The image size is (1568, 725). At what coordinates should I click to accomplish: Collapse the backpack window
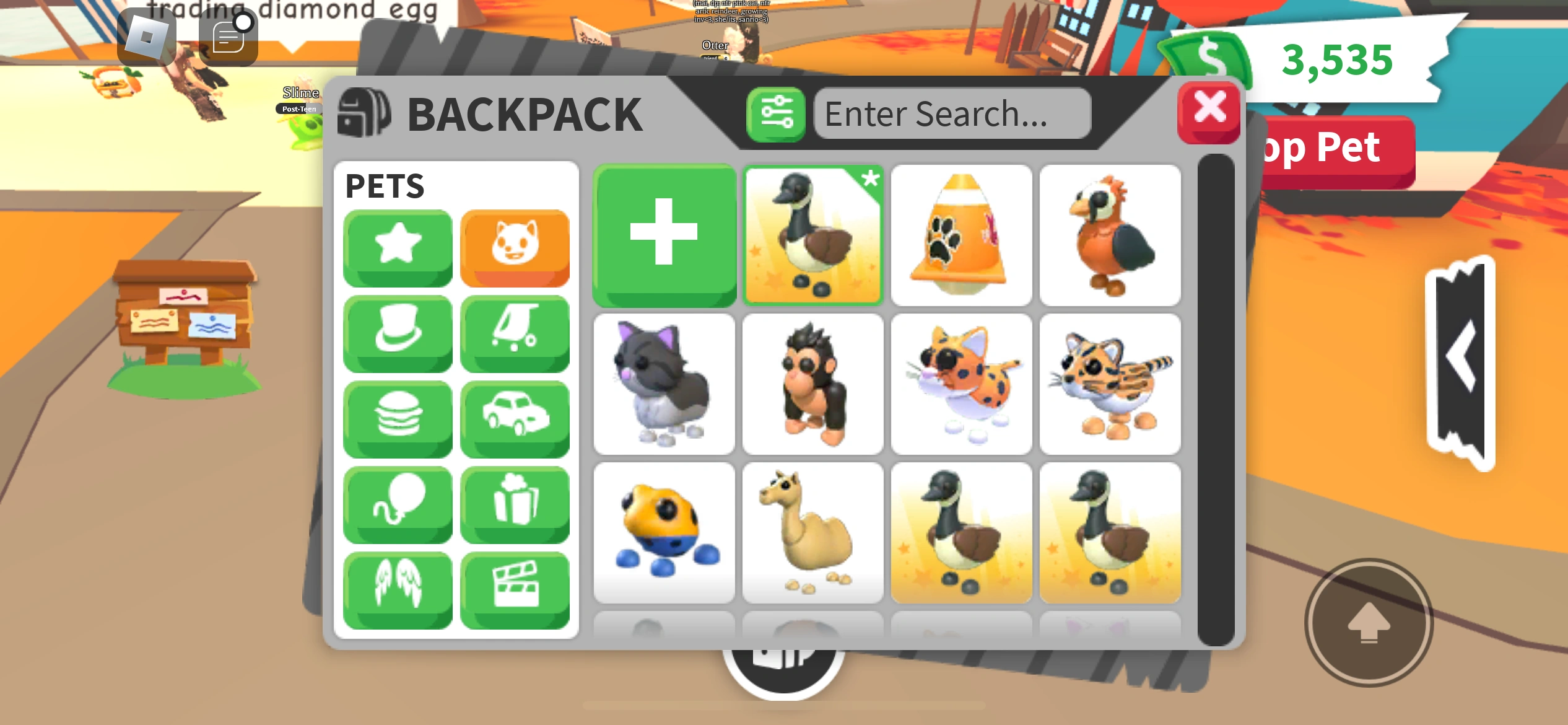[x=1208, y=112]
